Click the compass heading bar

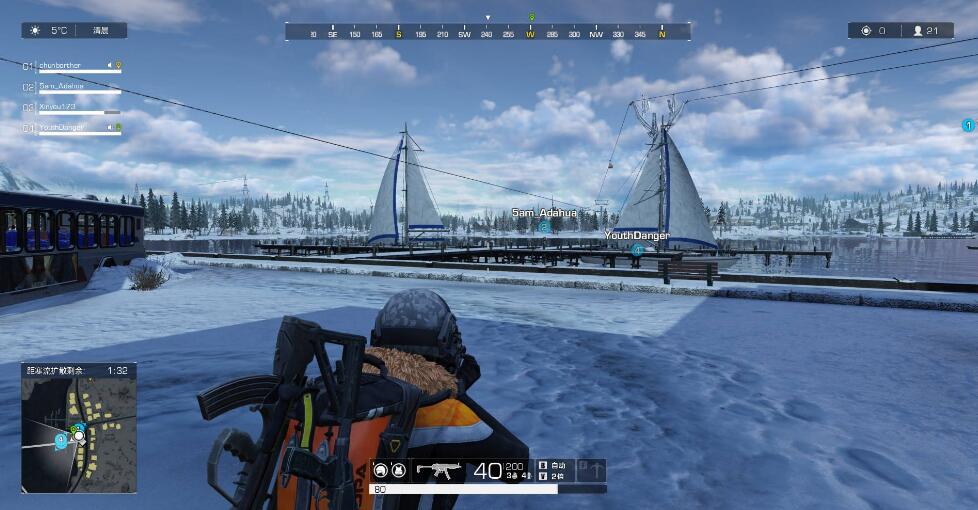487,33
